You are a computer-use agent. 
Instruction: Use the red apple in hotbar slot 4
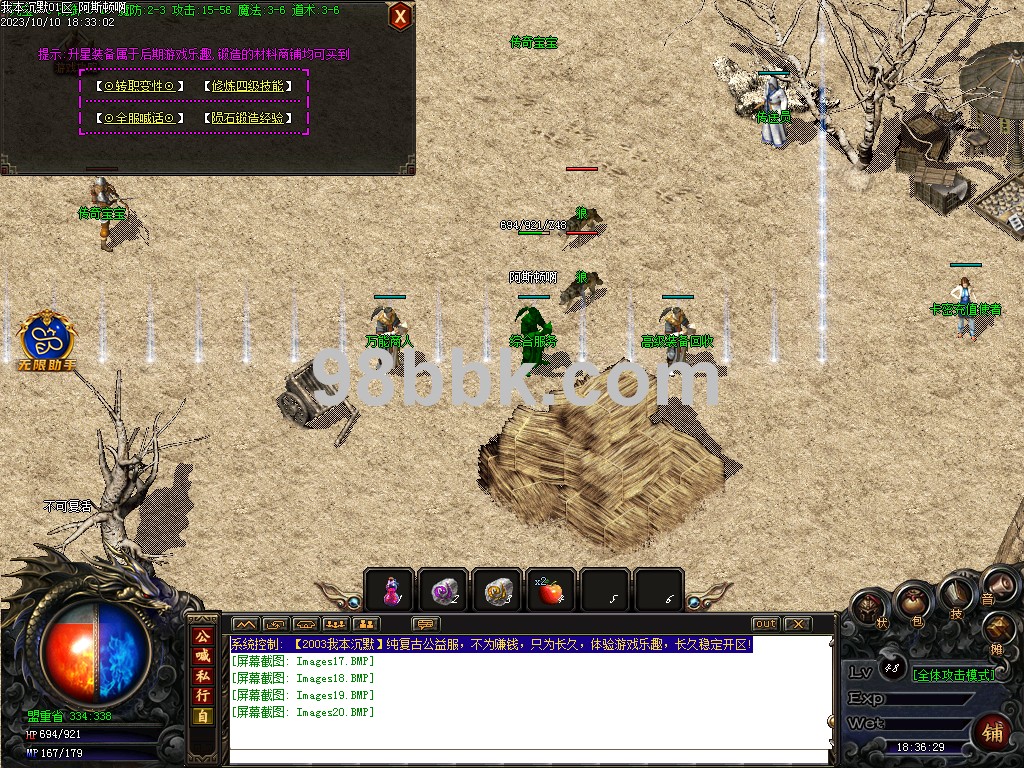coord(550,590)
